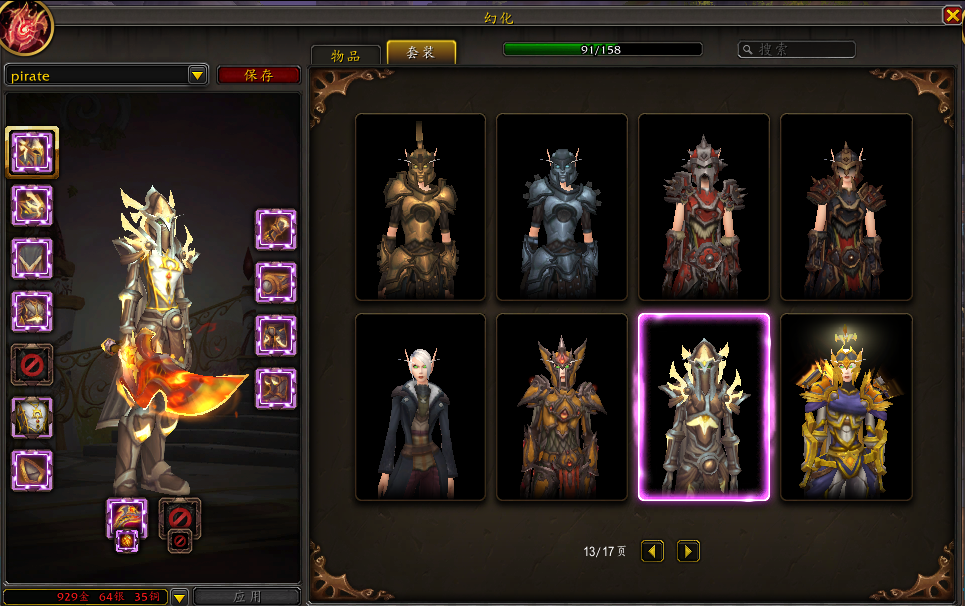This screenshot has width=965, height=606.
Task: Open the dropdown arrow beside the gold cost
Action: click(179, 597)
